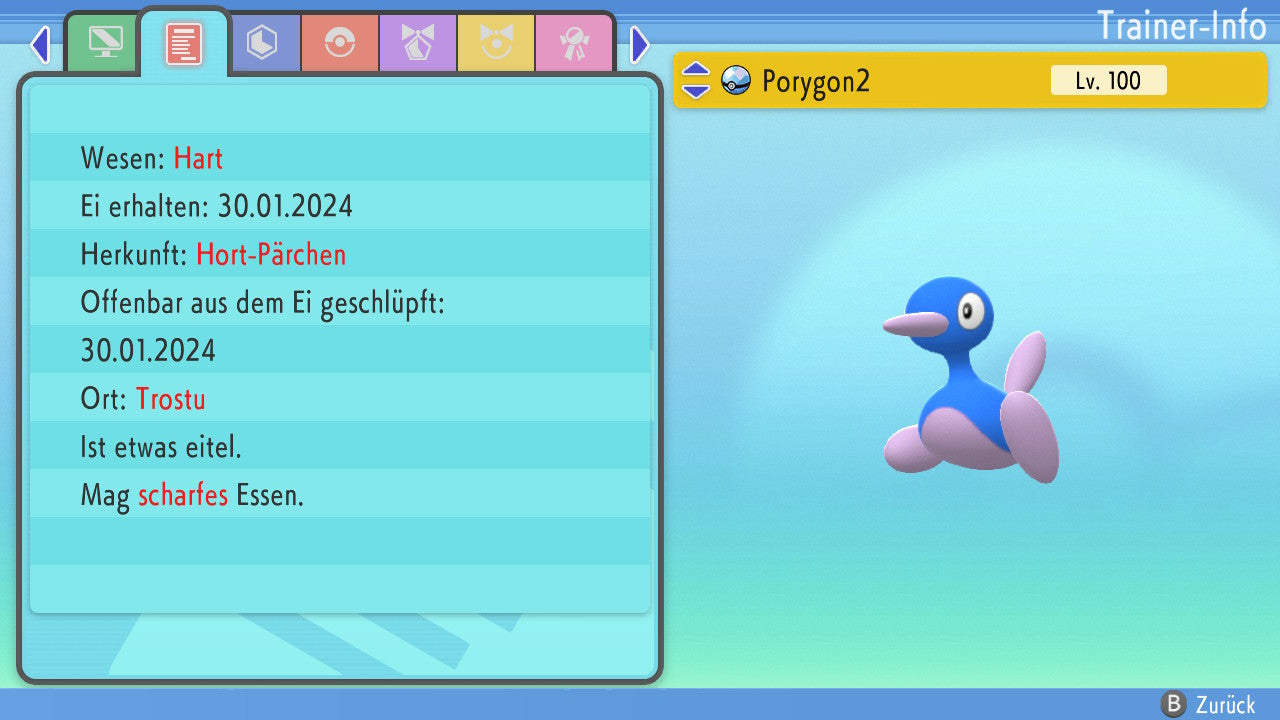Open the pink ribbon rosette tab

pyautogui.click(x=574, y=43)
